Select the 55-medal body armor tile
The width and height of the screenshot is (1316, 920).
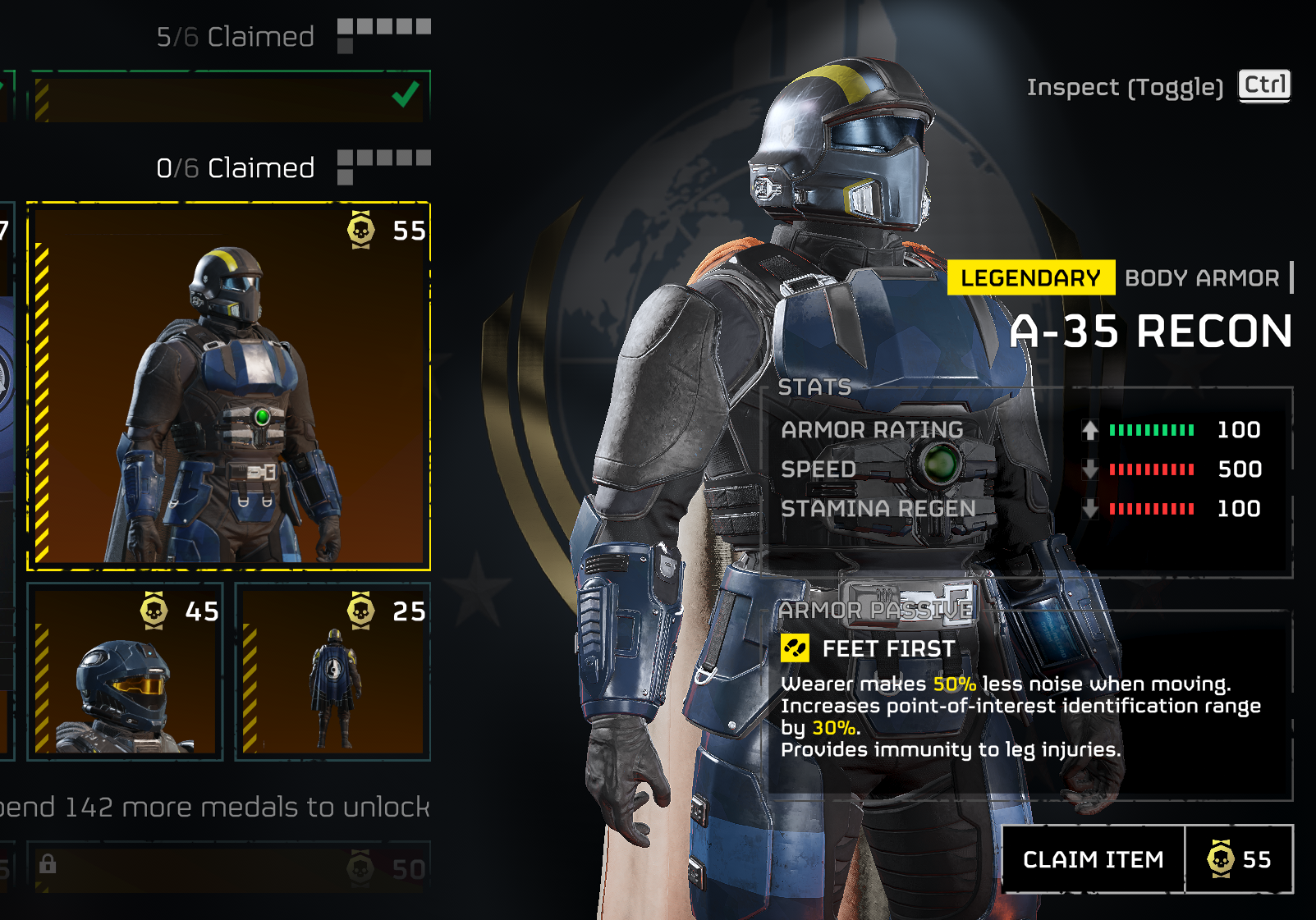229,386
